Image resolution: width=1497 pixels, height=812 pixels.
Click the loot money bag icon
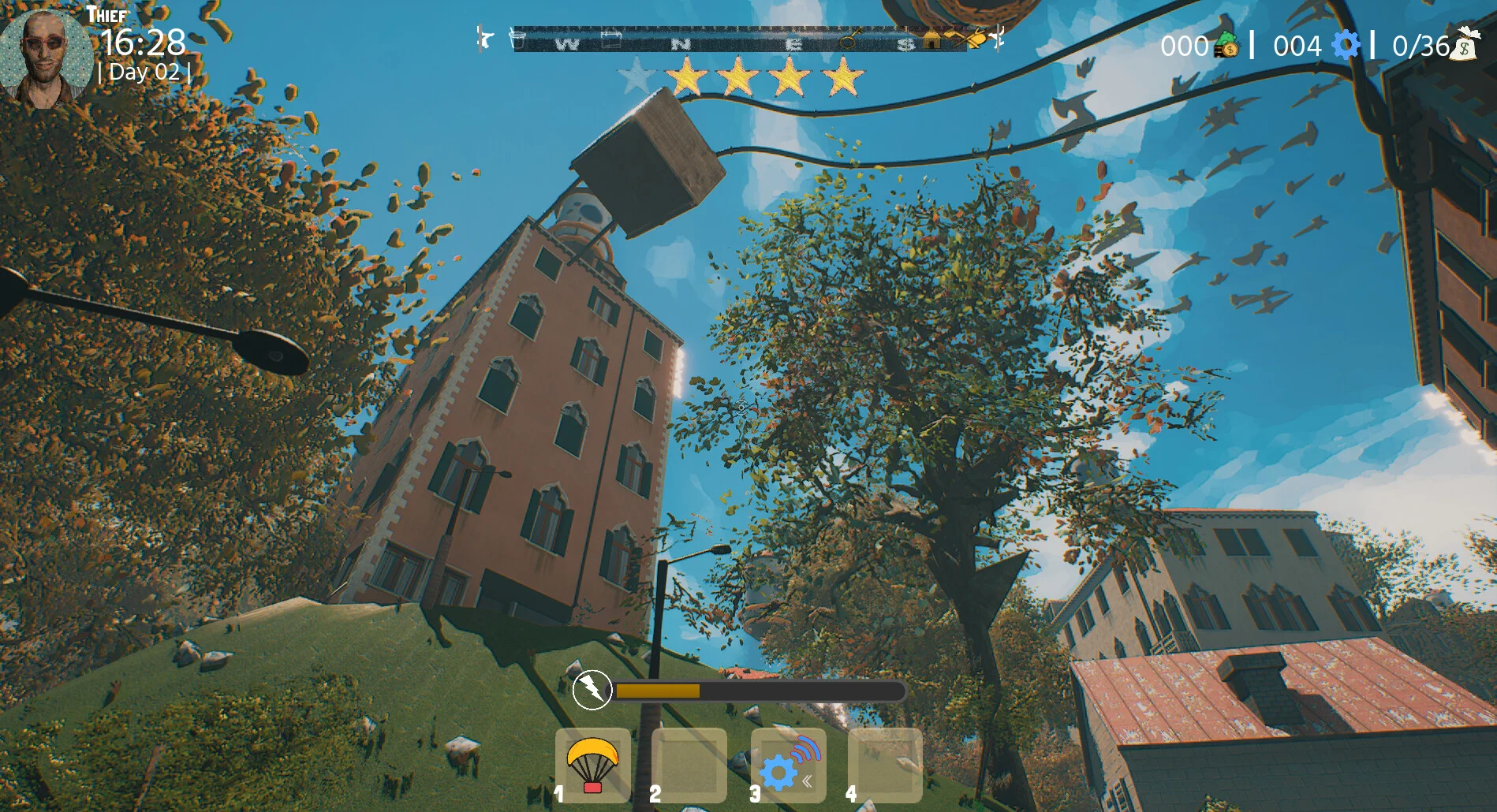click(1465, 44)
